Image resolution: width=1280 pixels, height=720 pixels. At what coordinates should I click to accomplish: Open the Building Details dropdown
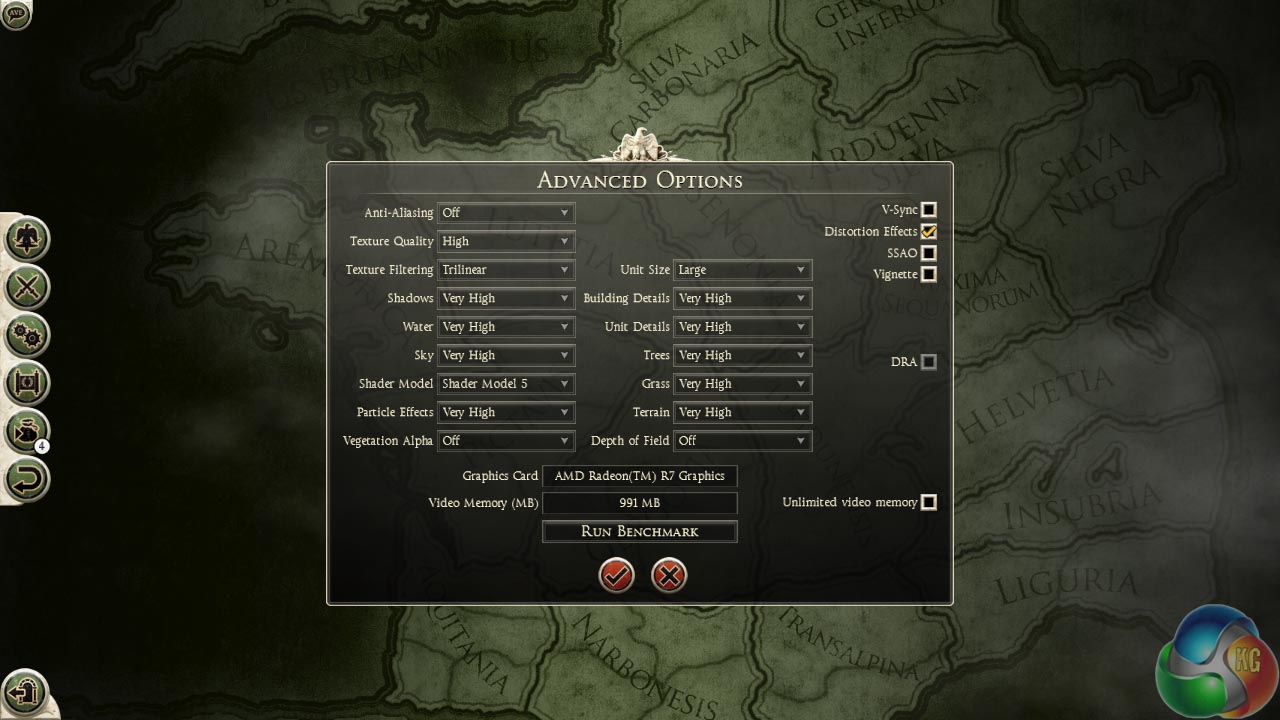(742, 298)
